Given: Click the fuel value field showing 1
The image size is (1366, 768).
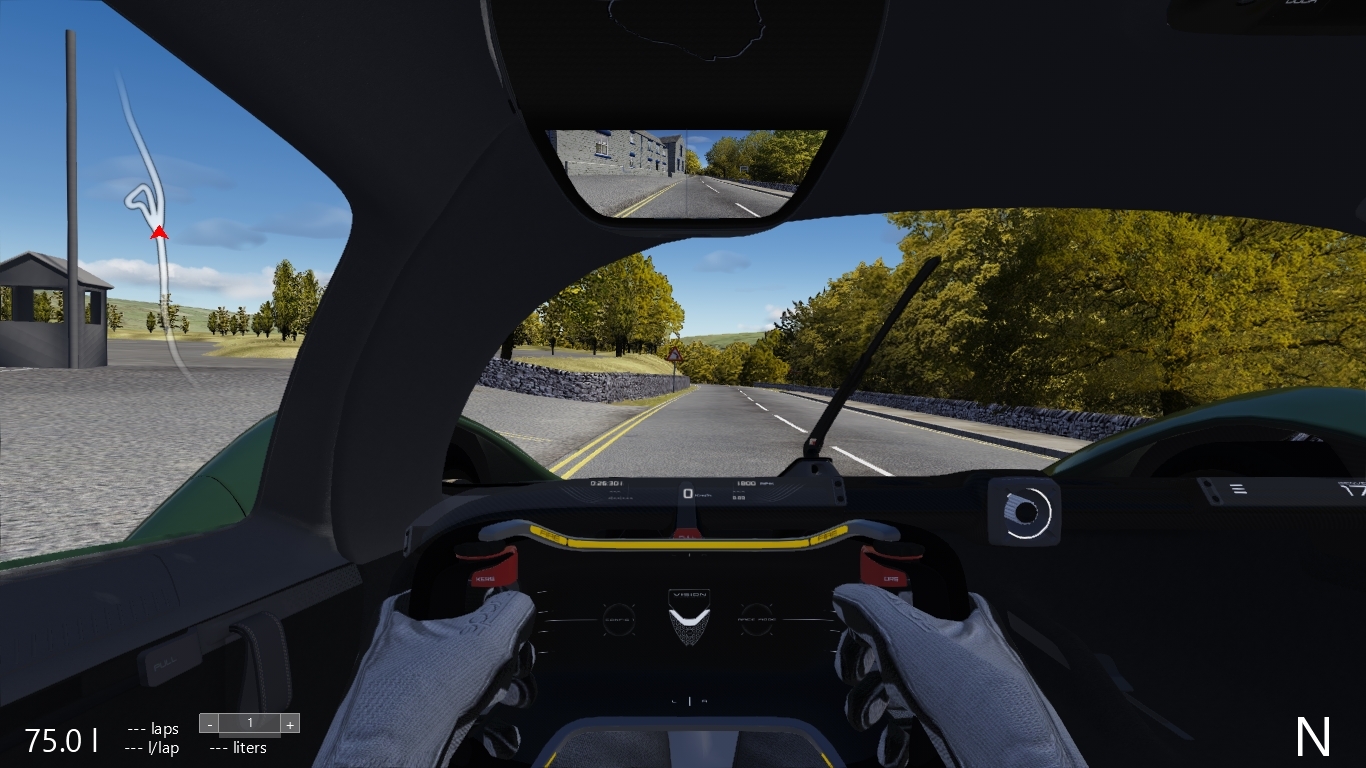Looking at the screenshot, I should coord(249,722).
